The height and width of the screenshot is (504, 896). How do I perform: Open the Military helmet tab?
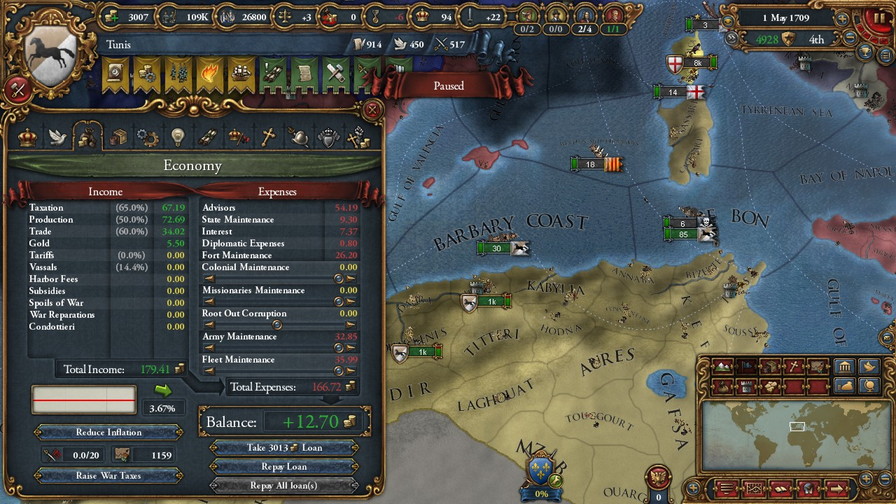pyautogui.click(x=298, y=137)
